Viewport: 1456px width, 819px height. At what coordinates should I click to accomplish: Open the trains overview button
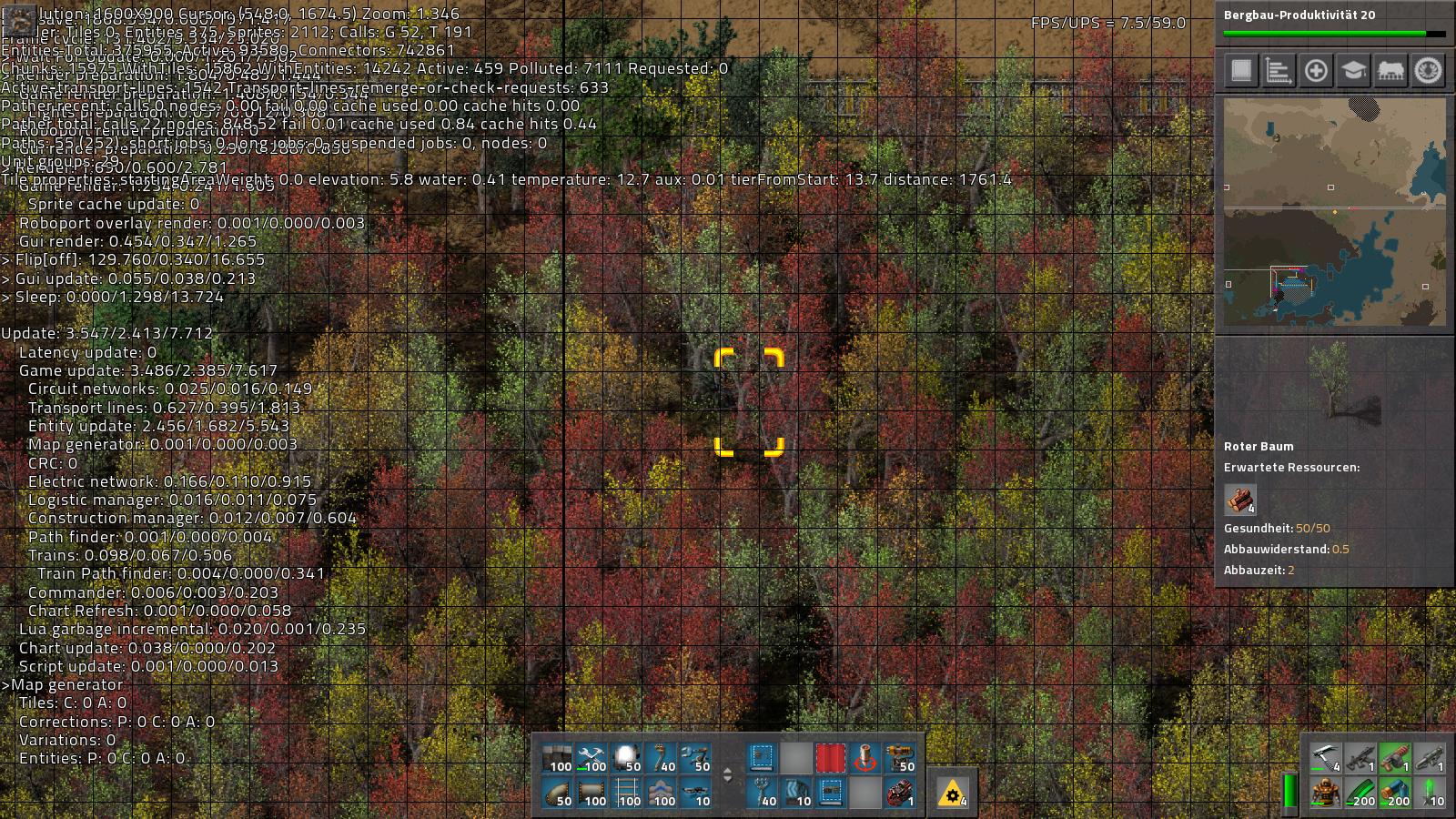(1390, 70)
